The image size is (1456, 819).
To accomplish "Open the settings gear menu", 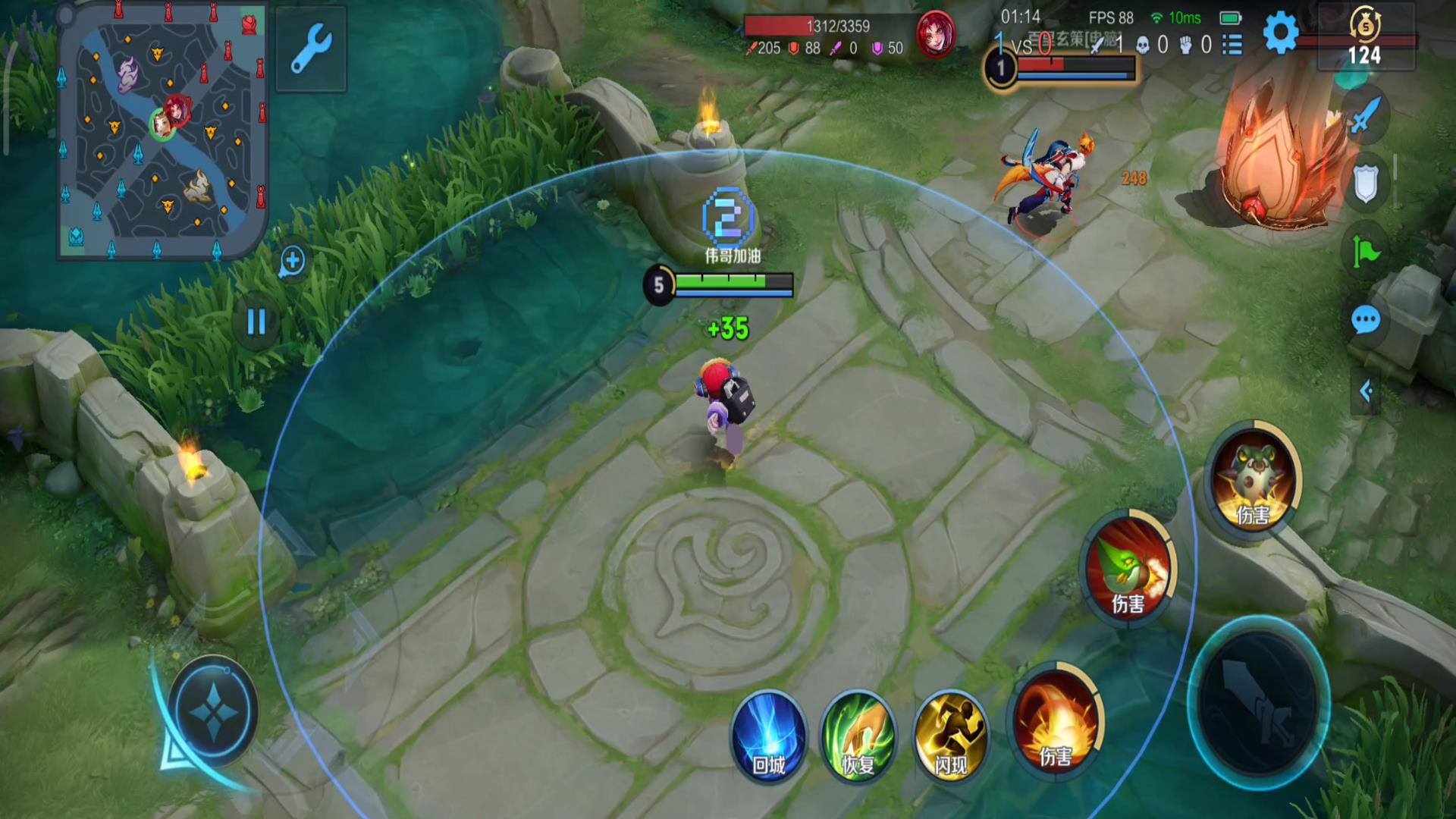I will [x=1280, y=33].
